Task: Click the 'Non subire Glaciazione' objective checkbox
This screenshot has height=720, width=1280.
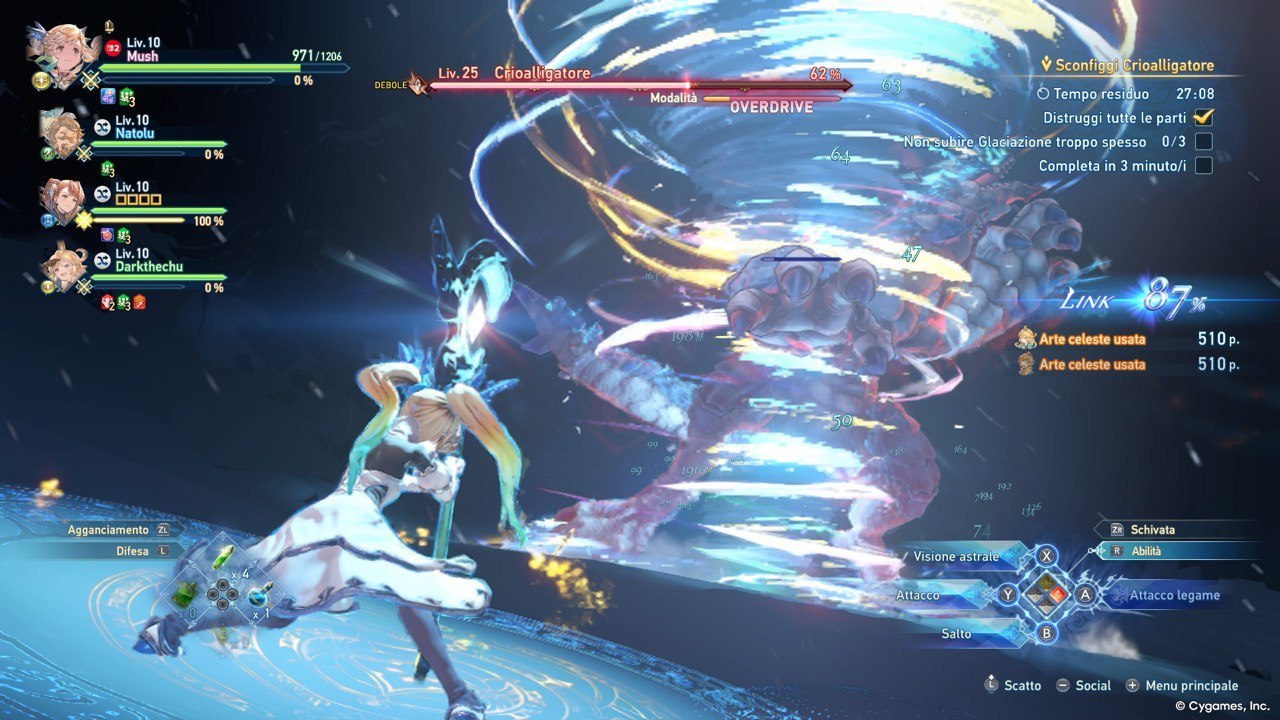Action: pyautogui.click(x=1204, y=141)
